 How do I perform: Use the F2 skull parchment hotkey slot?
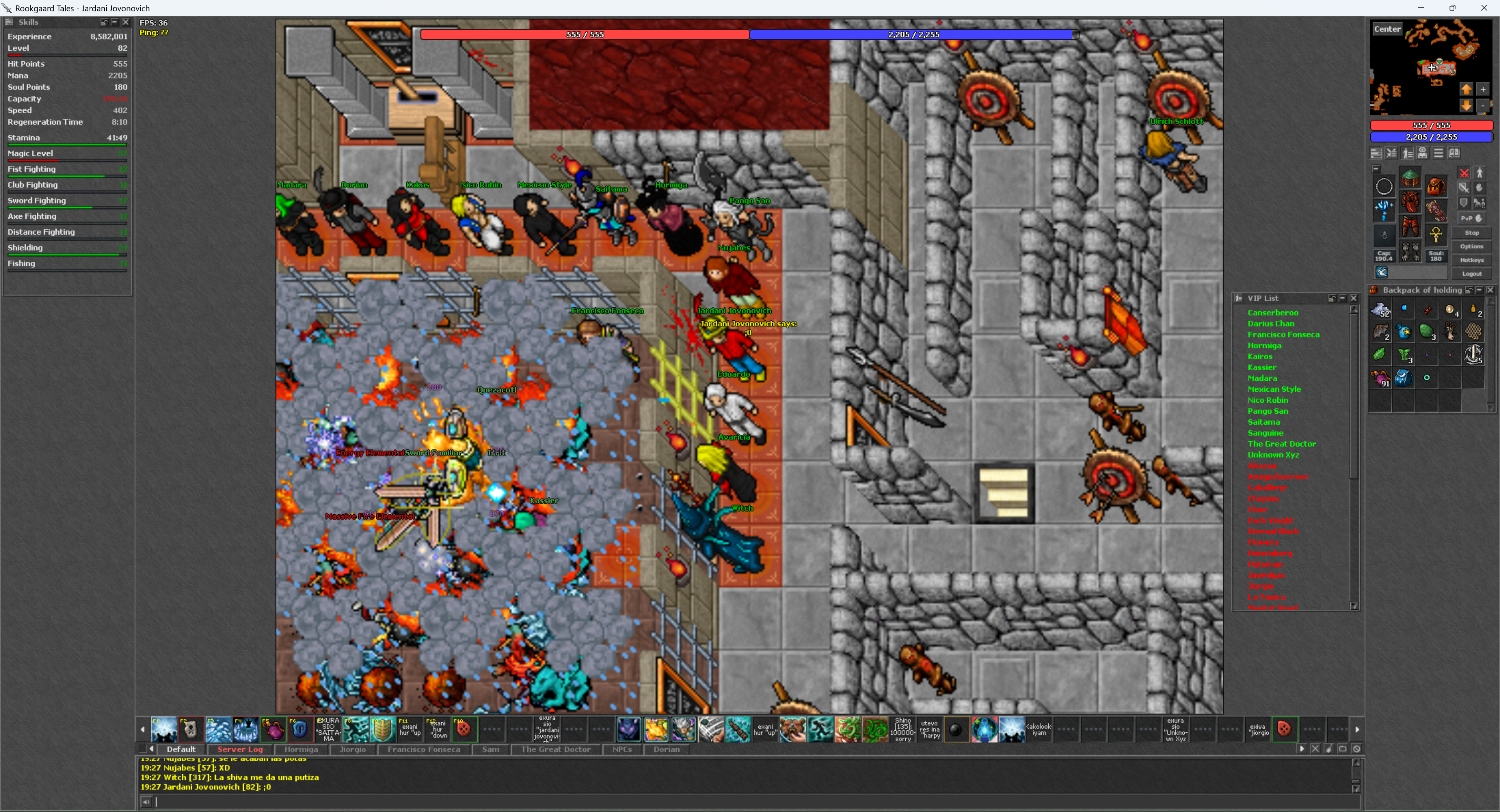click(190, 729)
